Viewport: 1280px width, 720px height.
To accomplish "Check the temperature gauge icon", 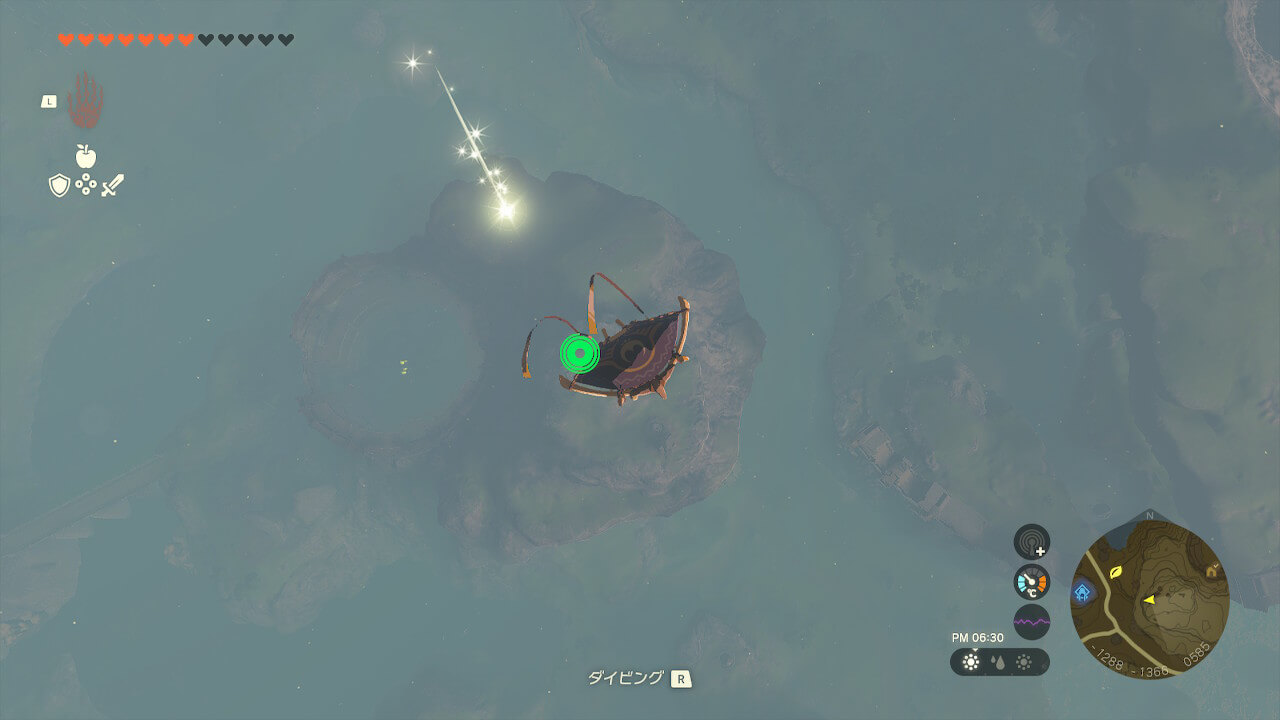I will coord(1032,582).
